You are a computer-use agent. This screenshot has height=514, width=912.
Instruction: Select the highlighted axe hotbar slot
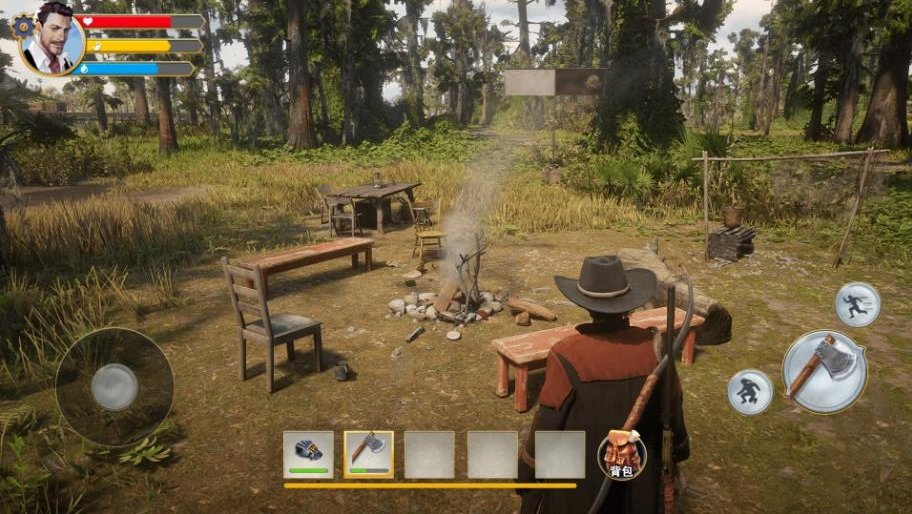369,454
